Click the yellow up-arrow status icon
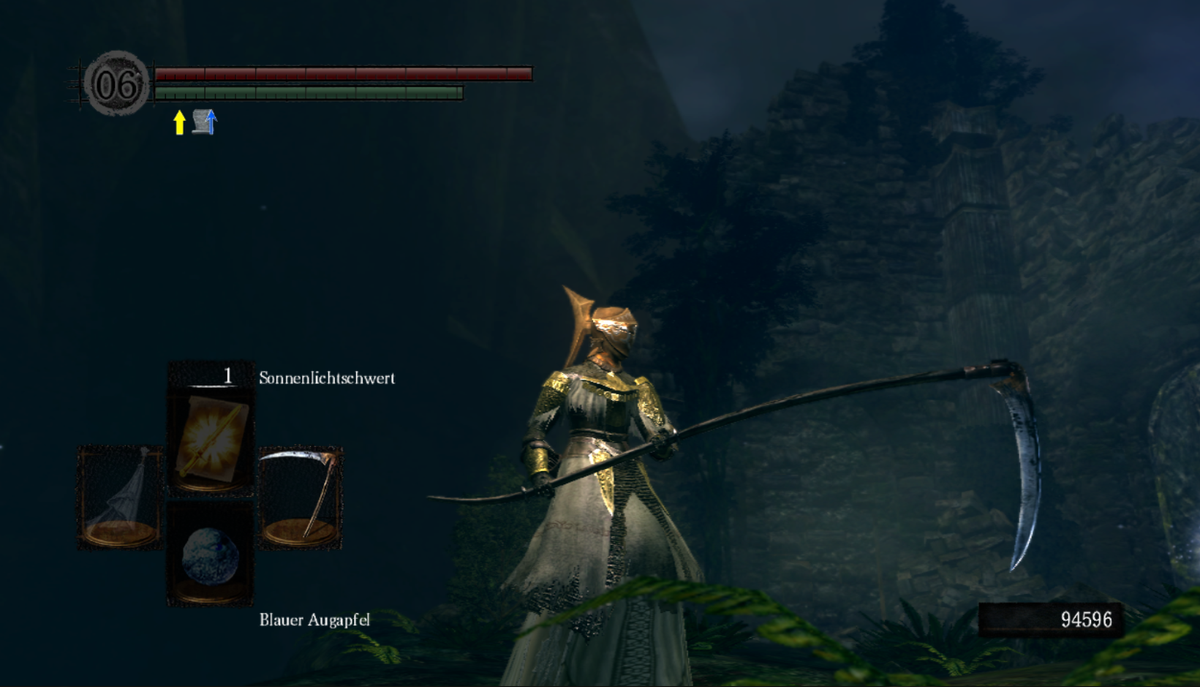Viewport: 1200px width, 687px height. 180,123
